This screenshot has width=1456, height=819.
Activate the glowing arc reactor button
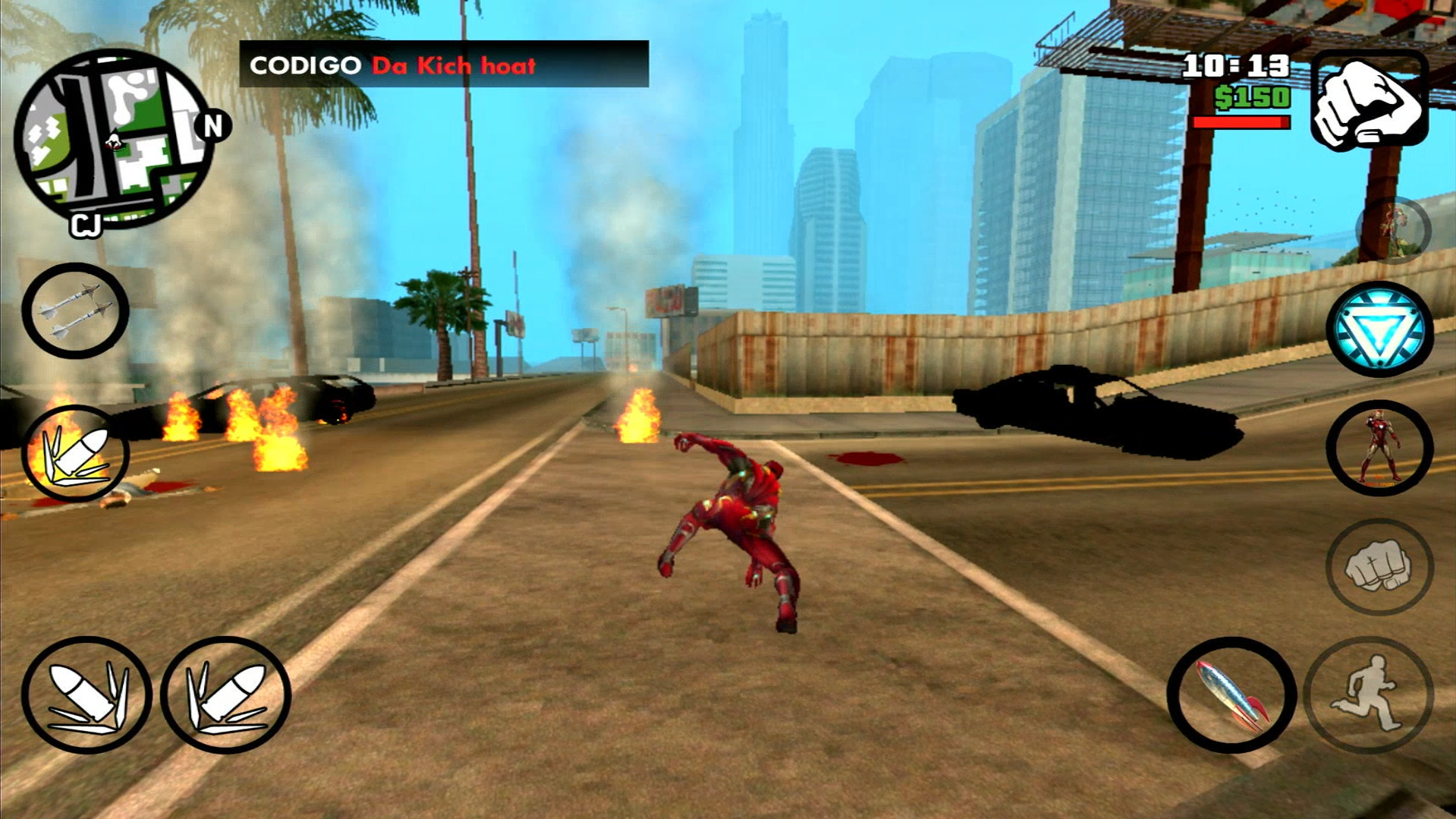tap(1379, 329)
